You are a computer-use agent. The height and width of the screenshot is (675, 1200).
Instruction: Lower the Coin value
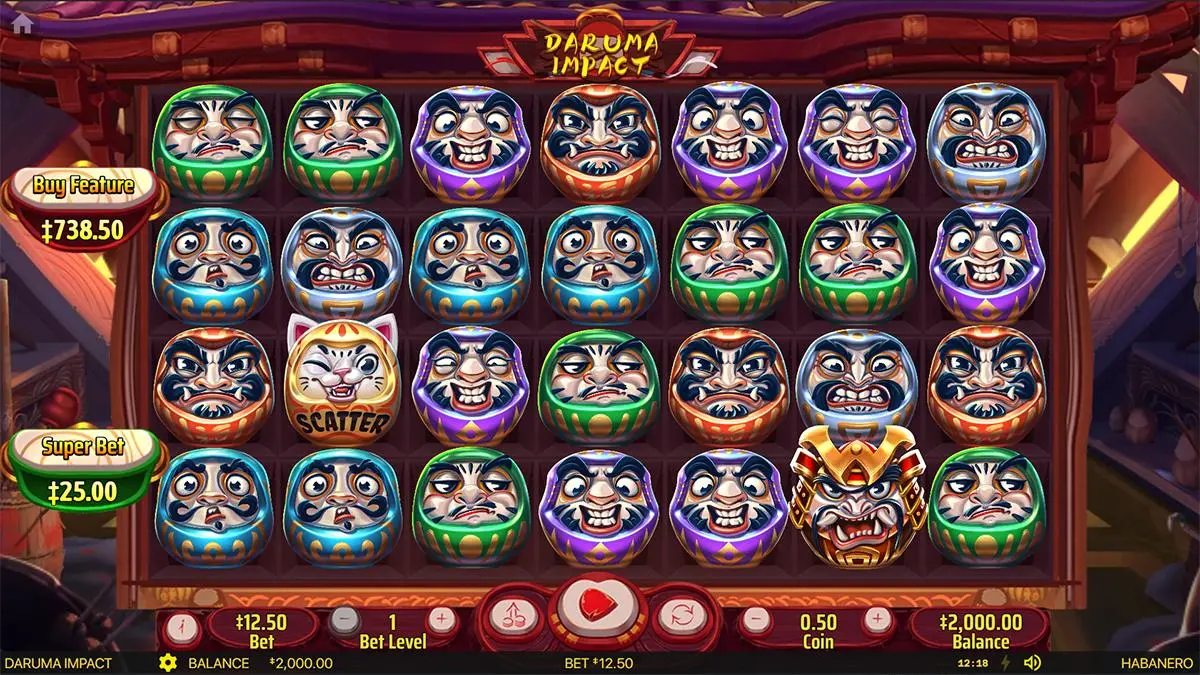[x=759, y=620]
